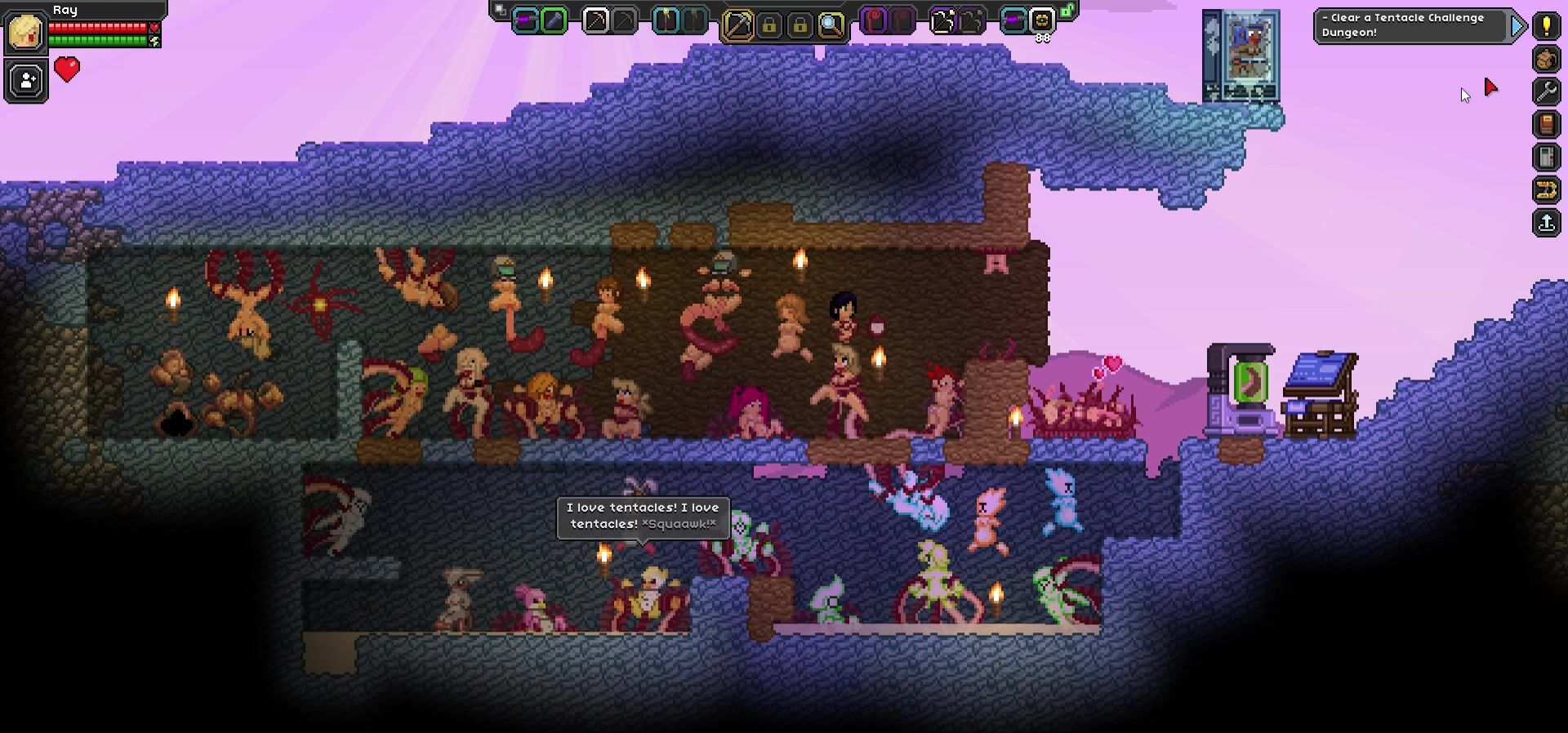Click Ray's character portrait
Image resolution: width=1568 pixels, height=733 pixels.
click(x=25, y=33)
